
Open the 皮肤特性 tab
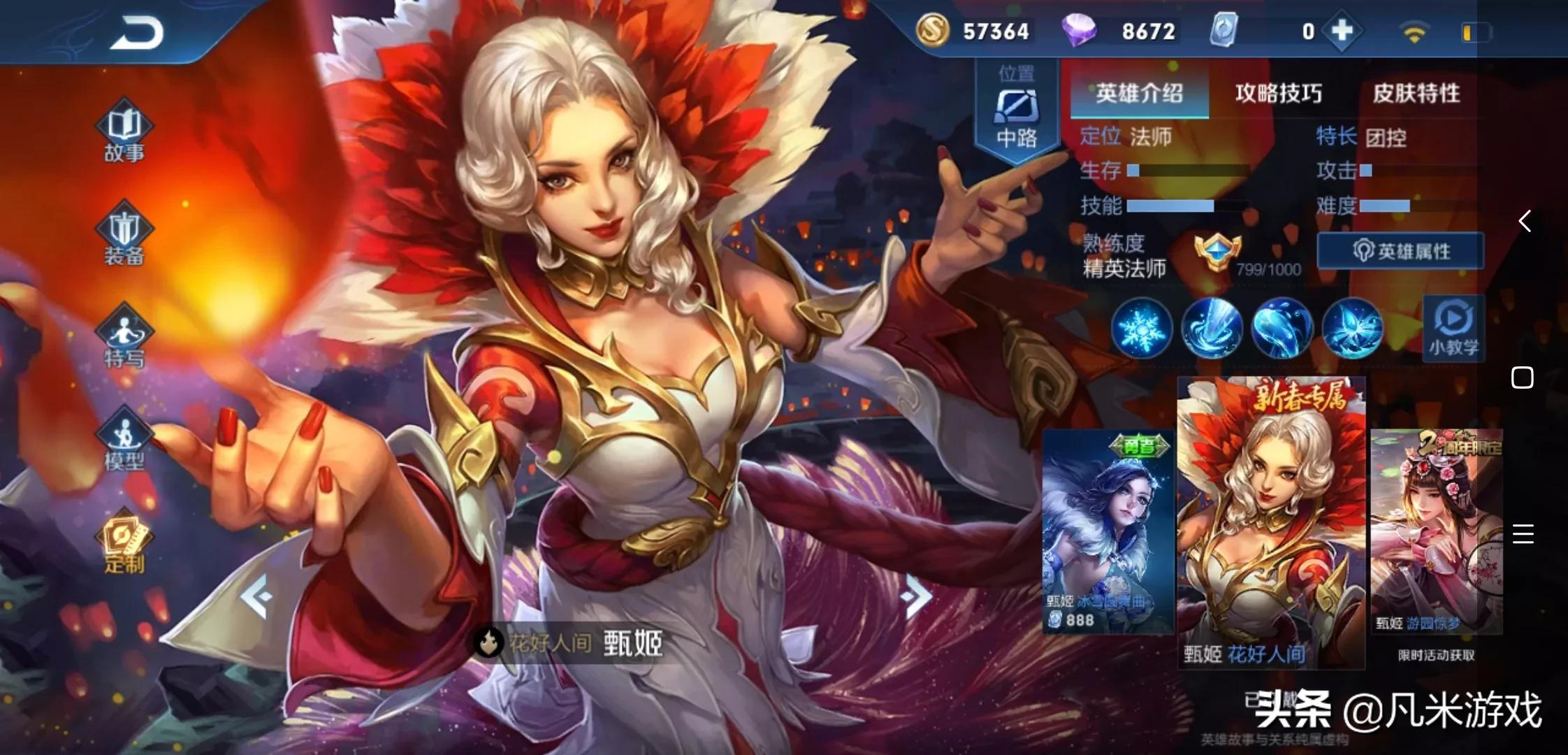tap(1416, 93)
